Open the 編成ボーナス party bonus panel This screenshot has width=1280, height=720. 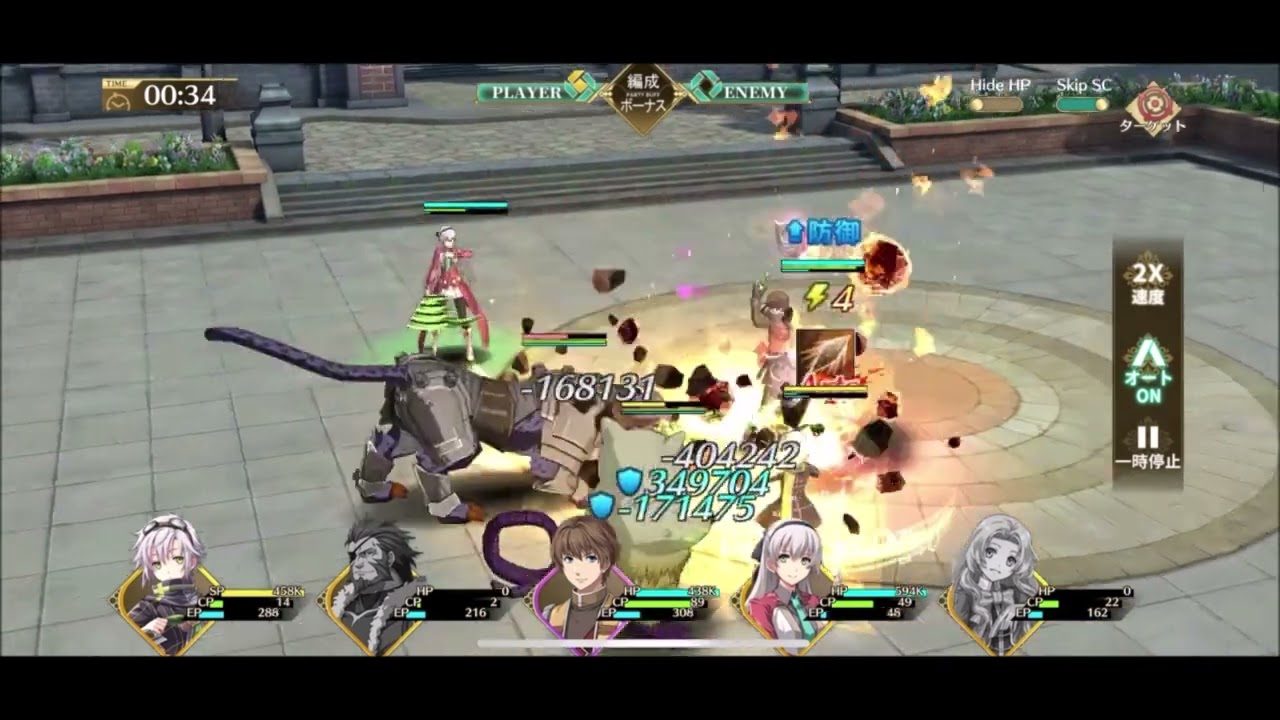point(641,95)
